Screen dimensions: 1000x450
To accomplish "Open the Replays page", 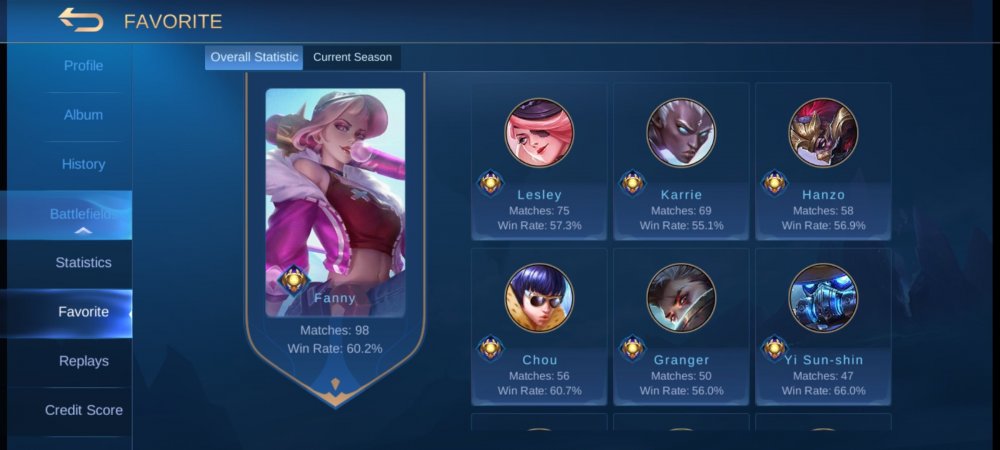I will pos(84,361).
